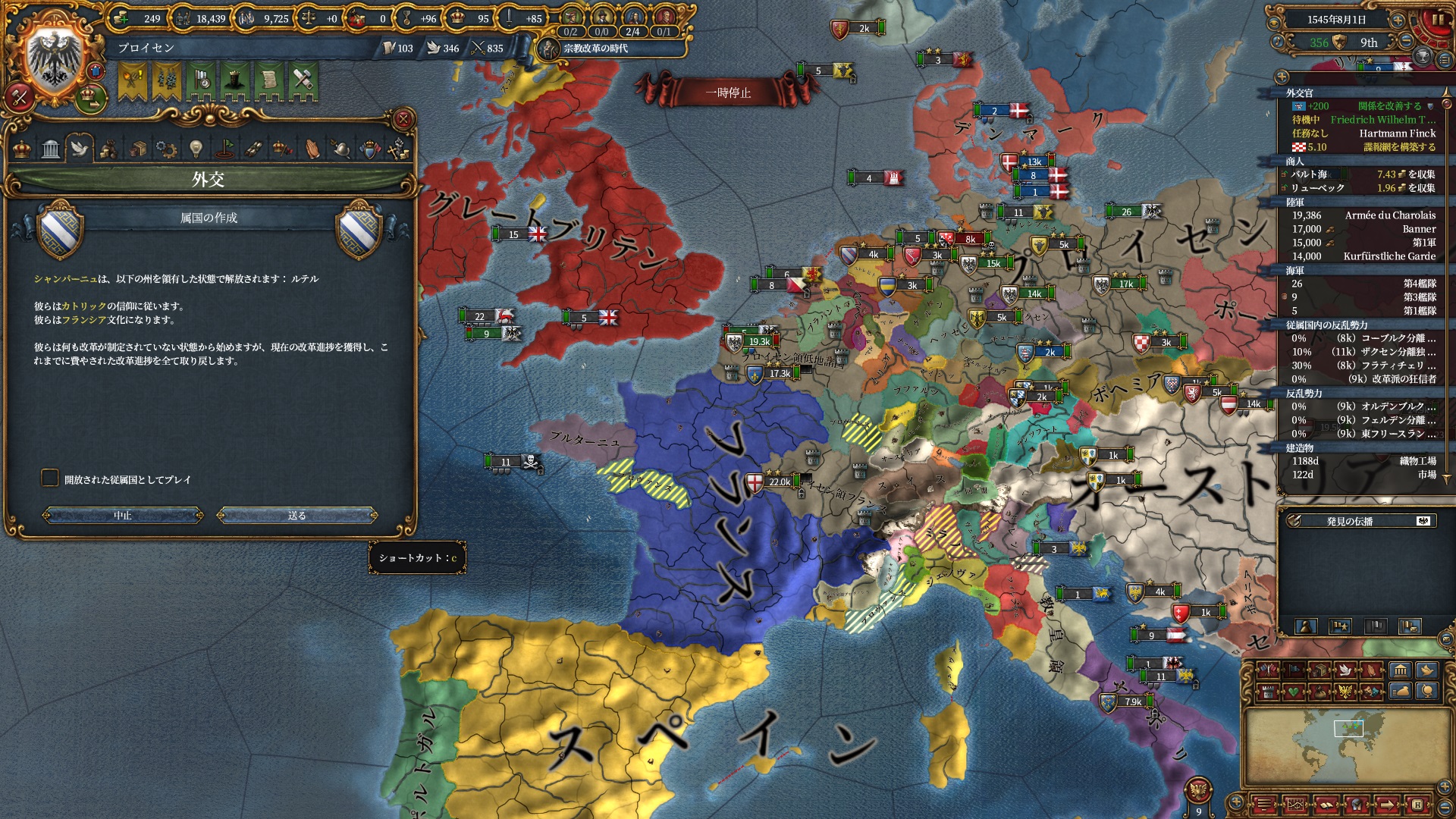Open the technology gears tab
1456x819 pixels.
(x=166, y=149)
